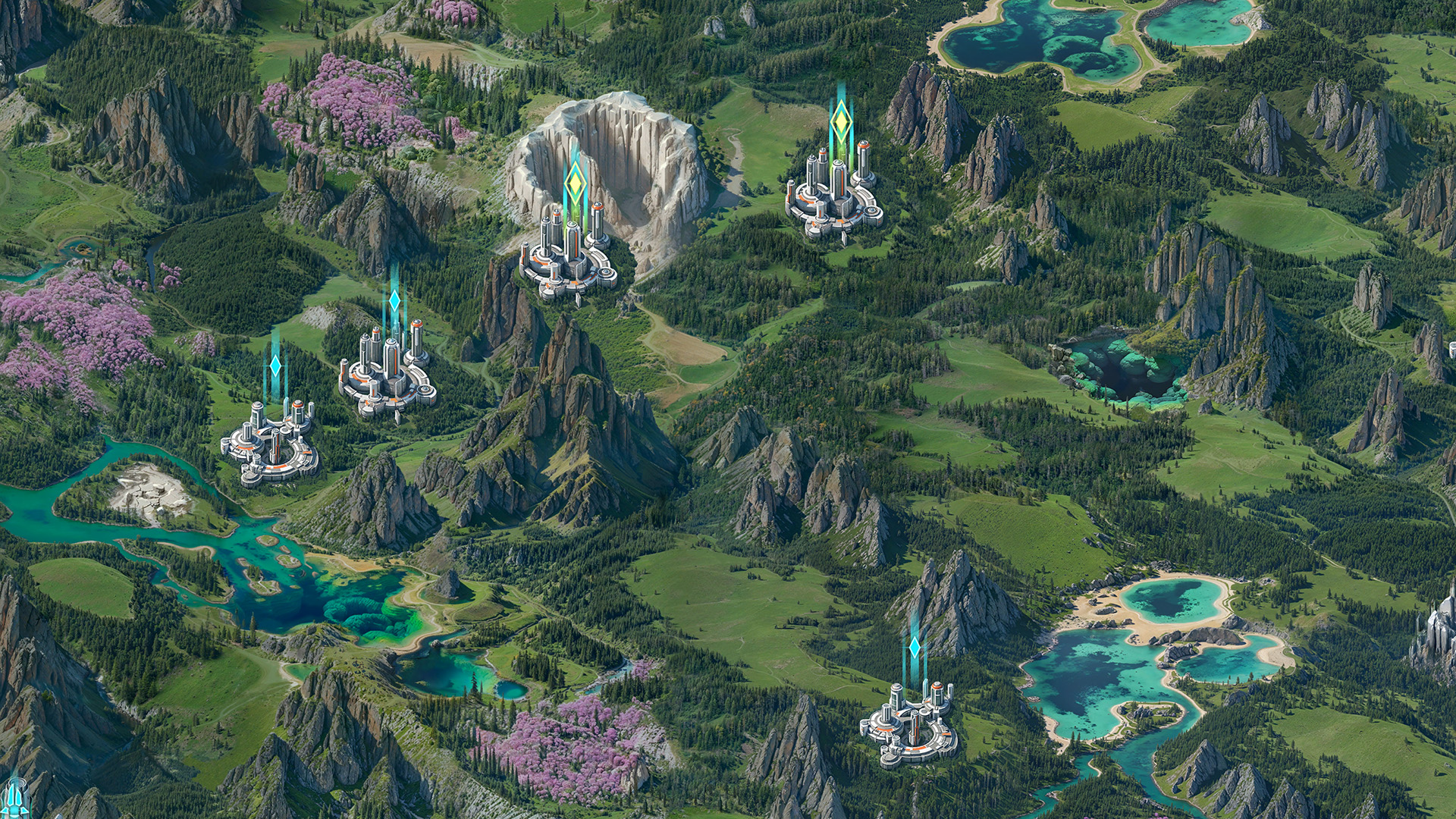Choose the blue-marked base nearest the turquoise river
Viewport: 1456px width, 819px height.
coord(270,444)
